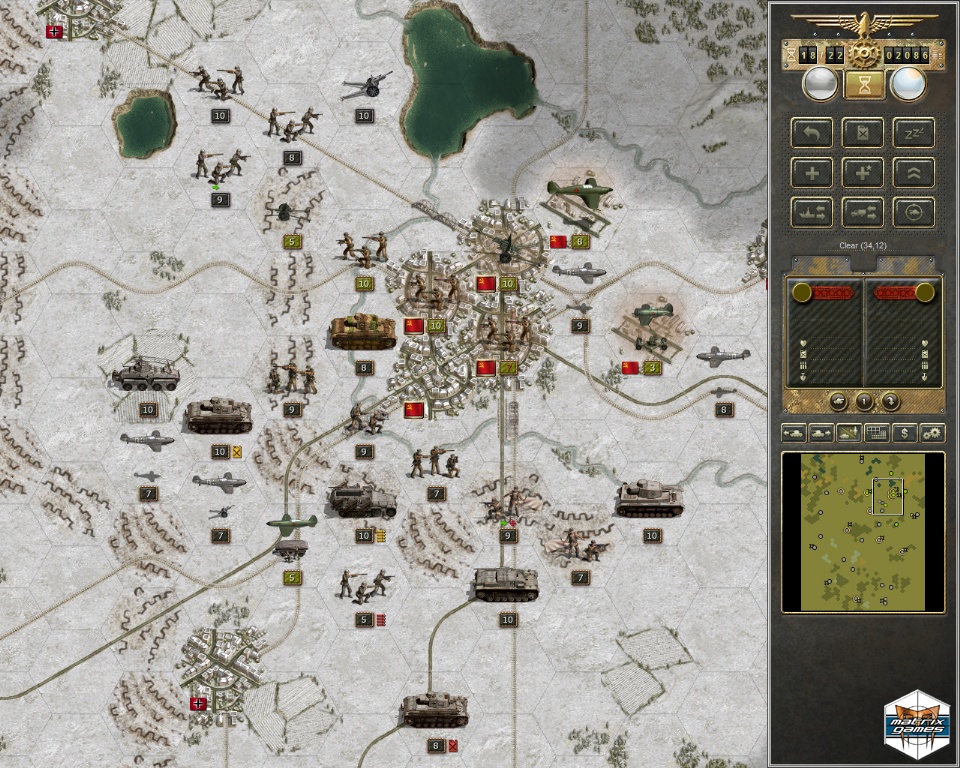Click the circled tank button

(x=913, y=211)
